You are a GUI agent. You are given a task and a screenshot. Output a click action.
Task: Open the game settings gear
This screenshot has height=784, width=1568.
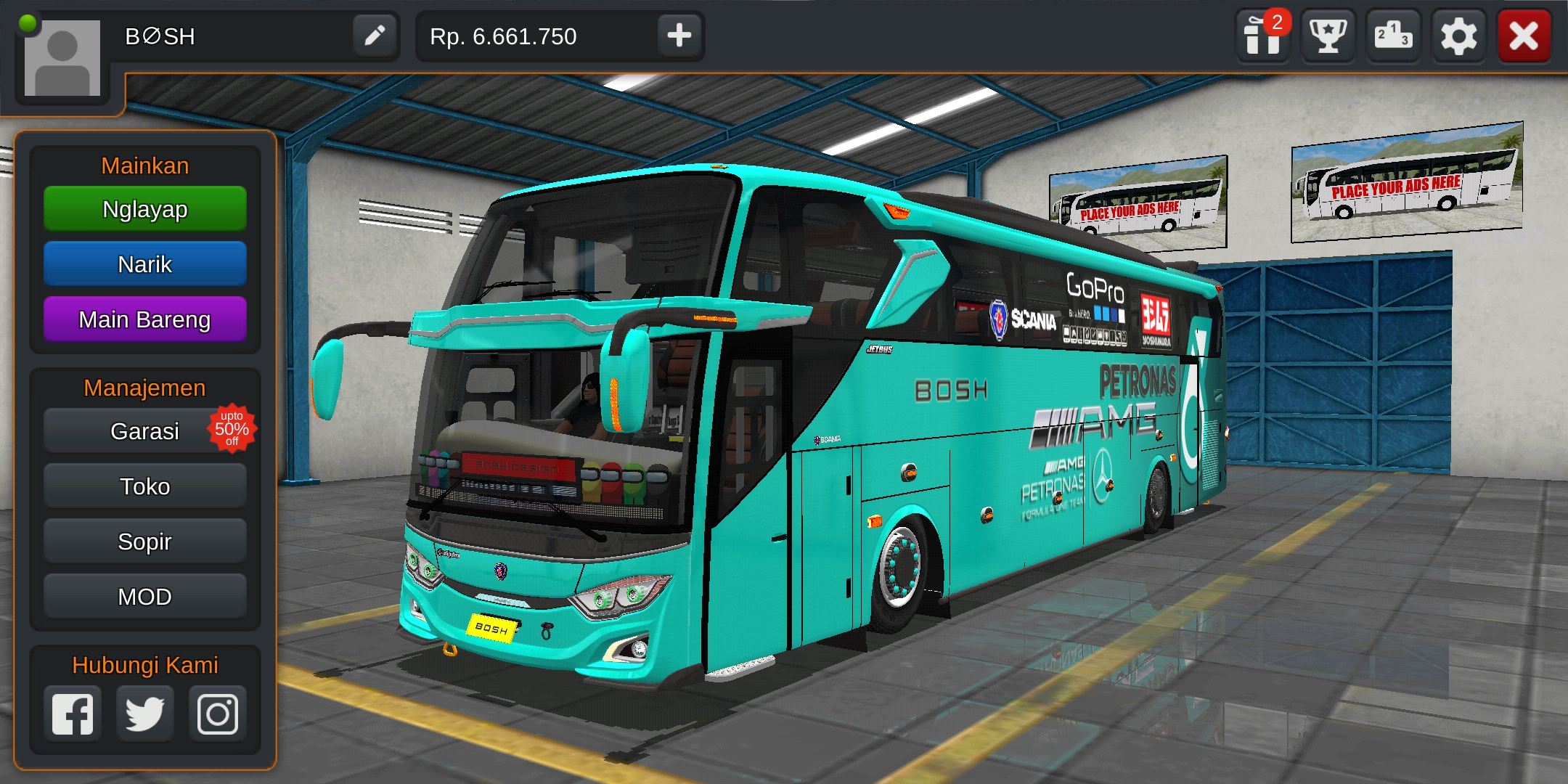click(x=1458, y=36)
